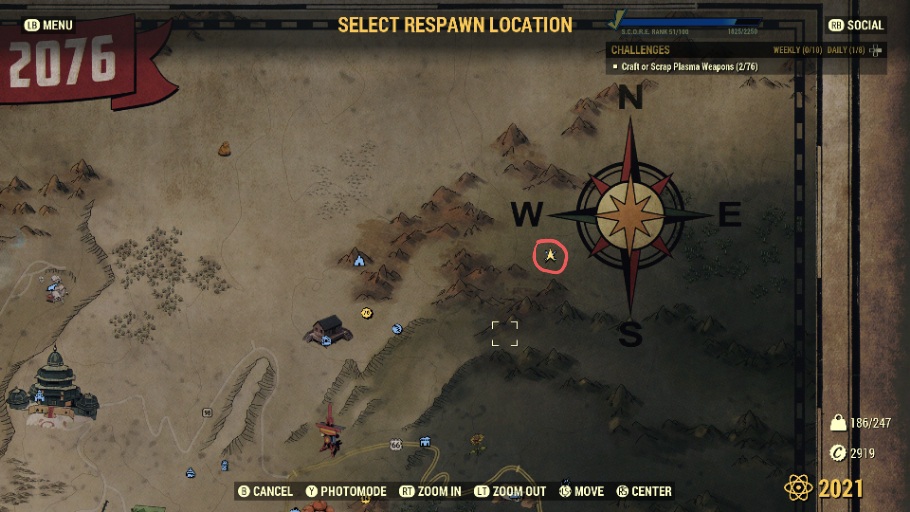Select the dark lodge building map marker
The image size is (910, 512).
[328, 329]
